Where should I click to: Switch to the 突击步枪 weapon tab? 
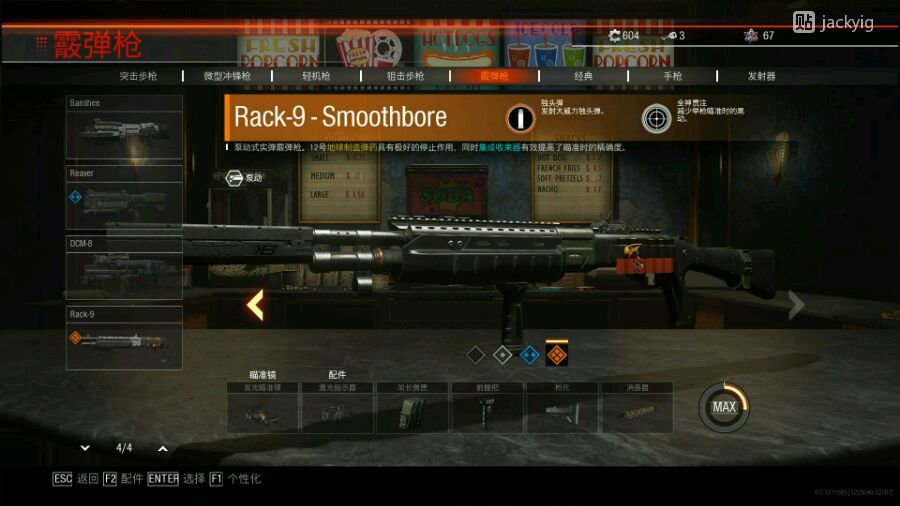(141, 76)
